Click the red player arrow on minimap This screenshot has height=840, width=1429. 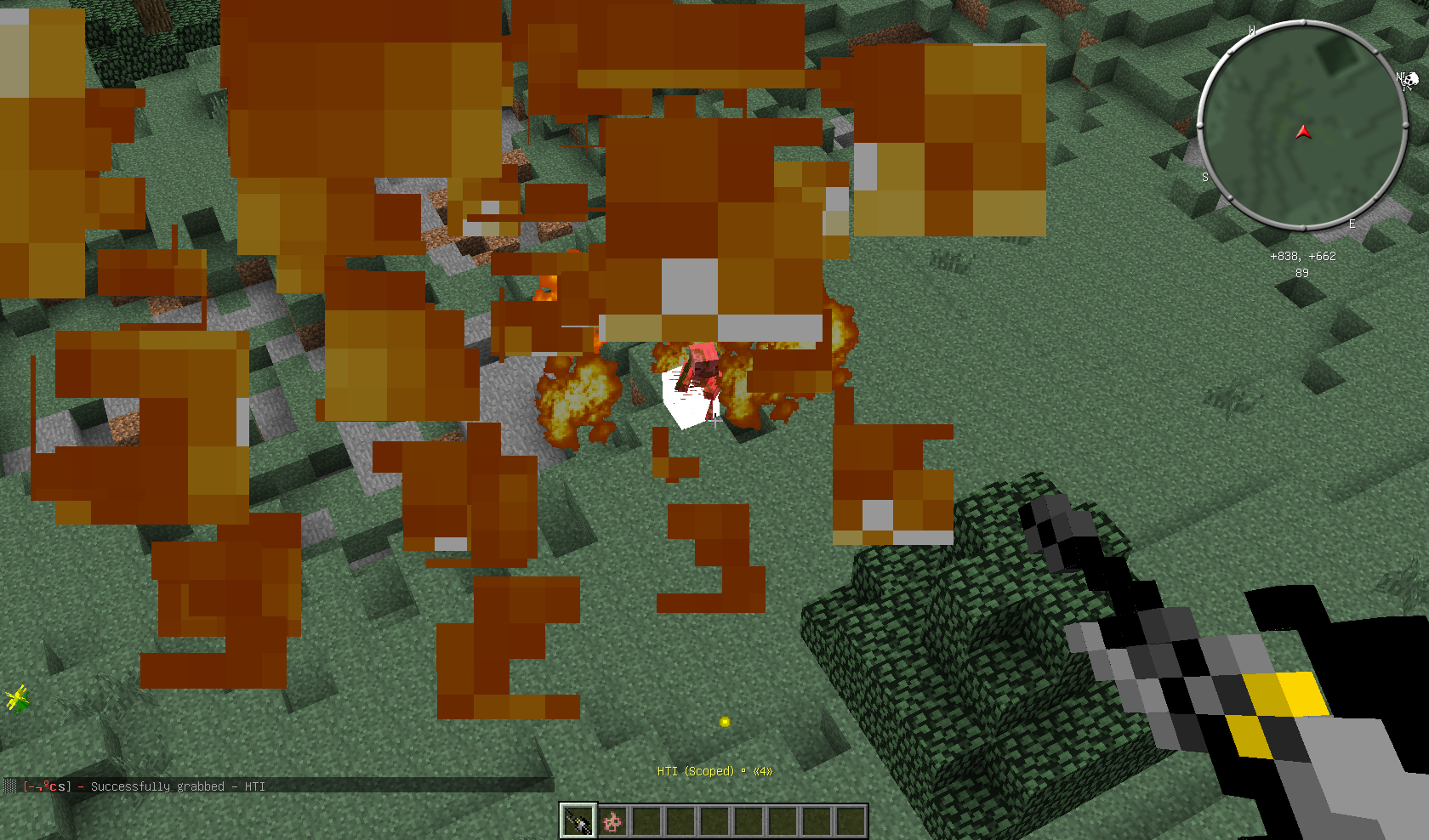coord(1303,132)
